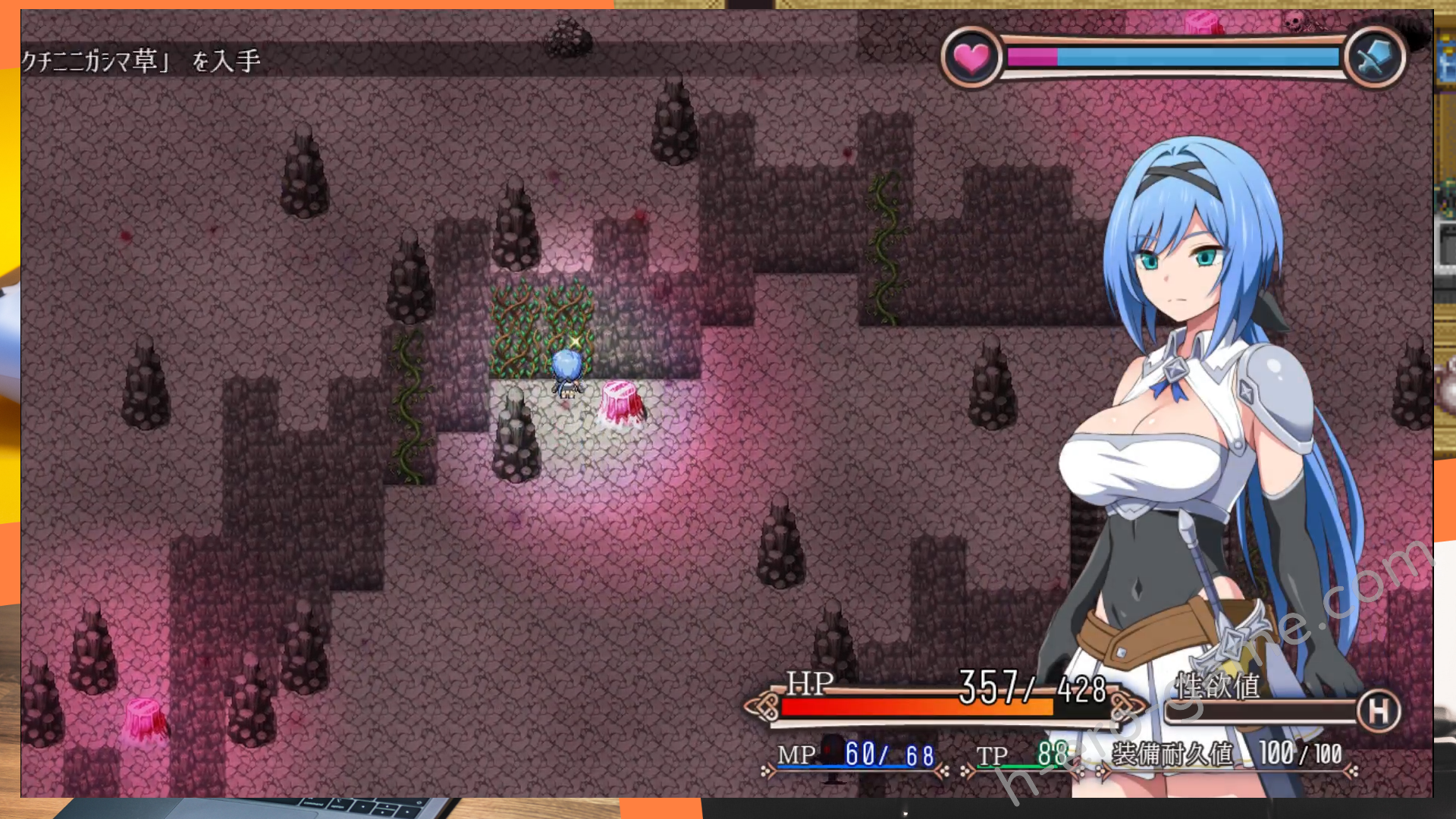Click the blue crystal gauge icon
The height and width of the screenshot is (819, 1456).
[x=1374, y=58]
